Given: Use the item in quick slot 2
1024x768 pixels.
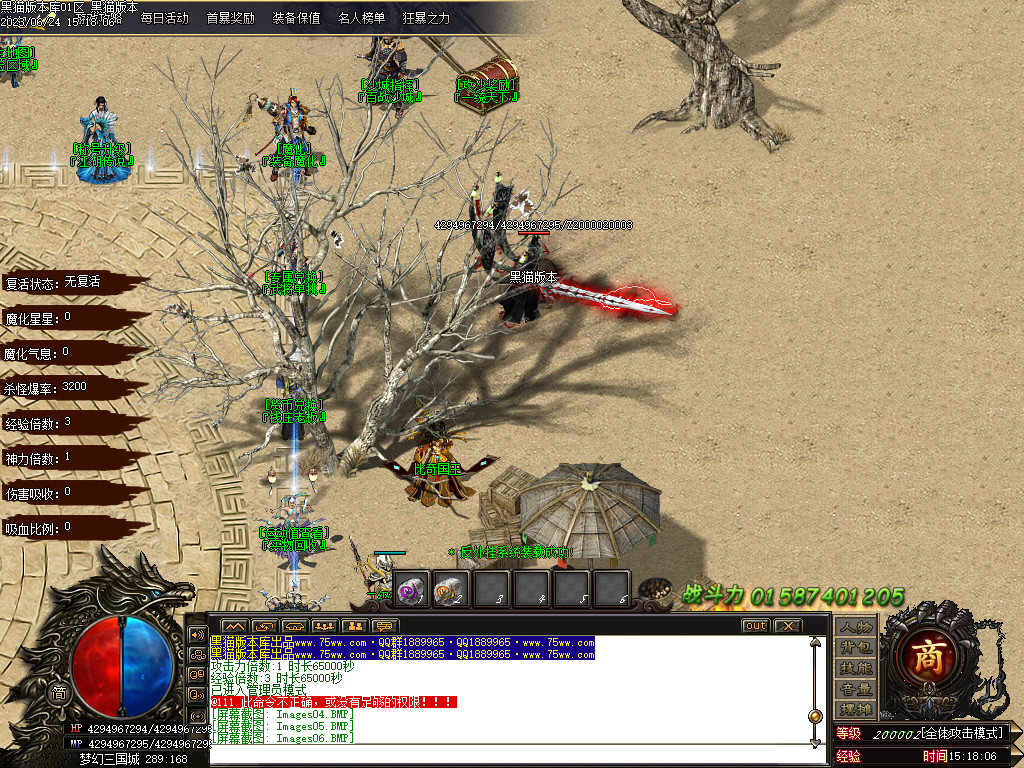Looking at the screenshot, I should 452,589.
